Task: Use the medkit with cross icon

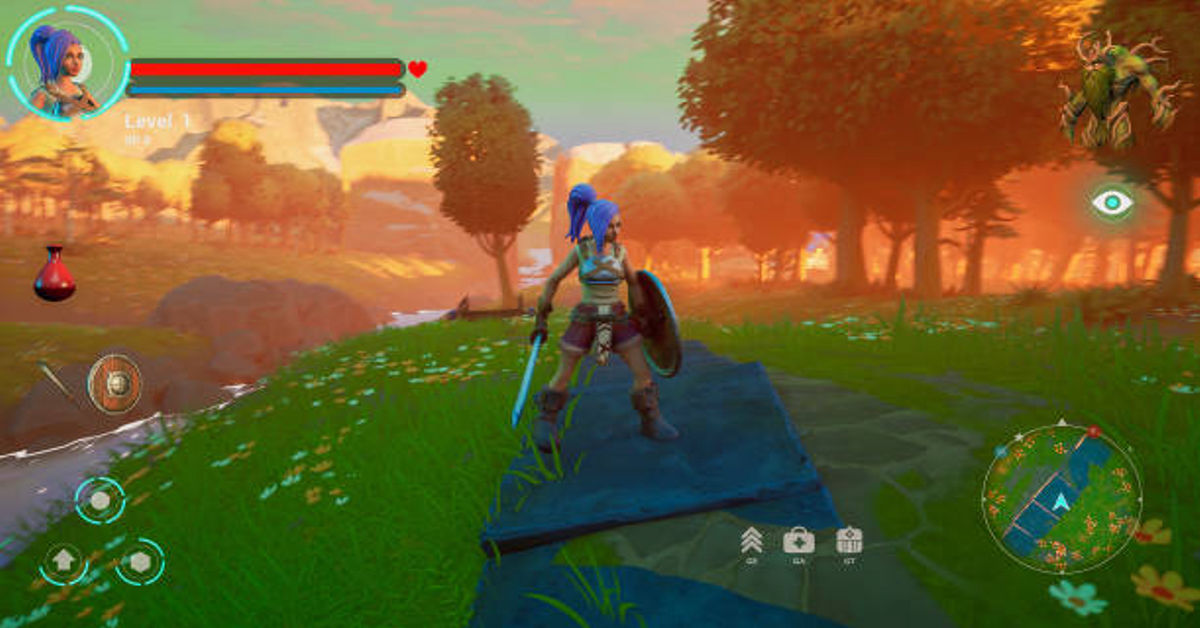Action: pos(798,541)
